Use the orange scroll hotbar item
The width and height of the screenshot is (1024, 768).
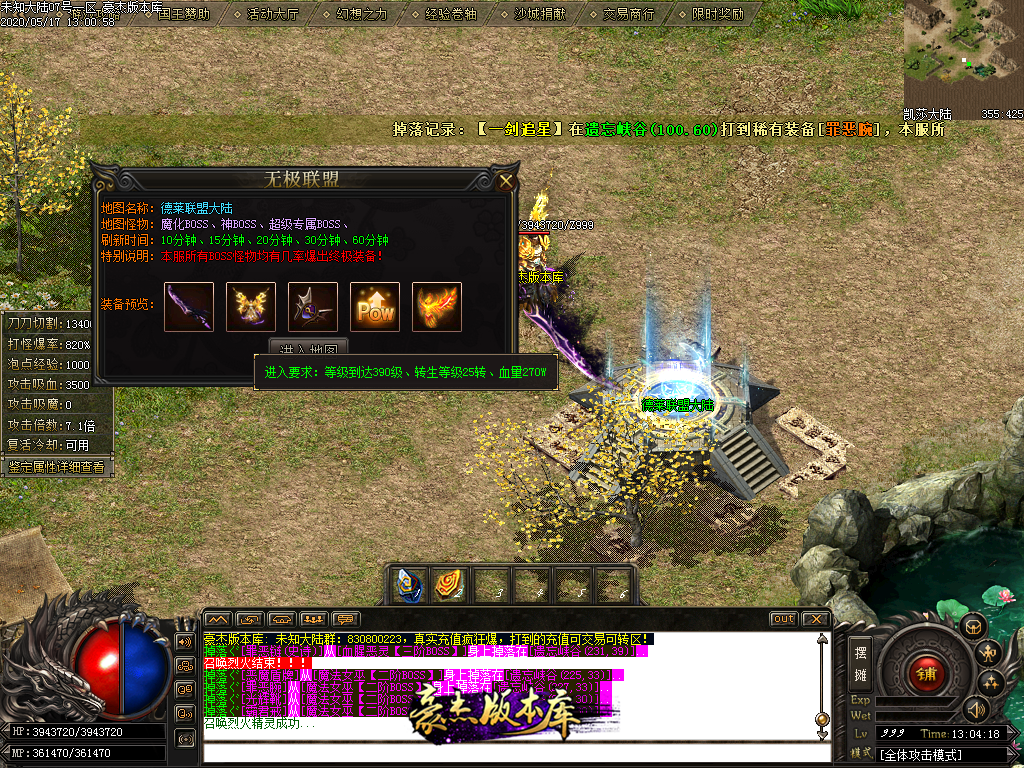pos(446,585)
